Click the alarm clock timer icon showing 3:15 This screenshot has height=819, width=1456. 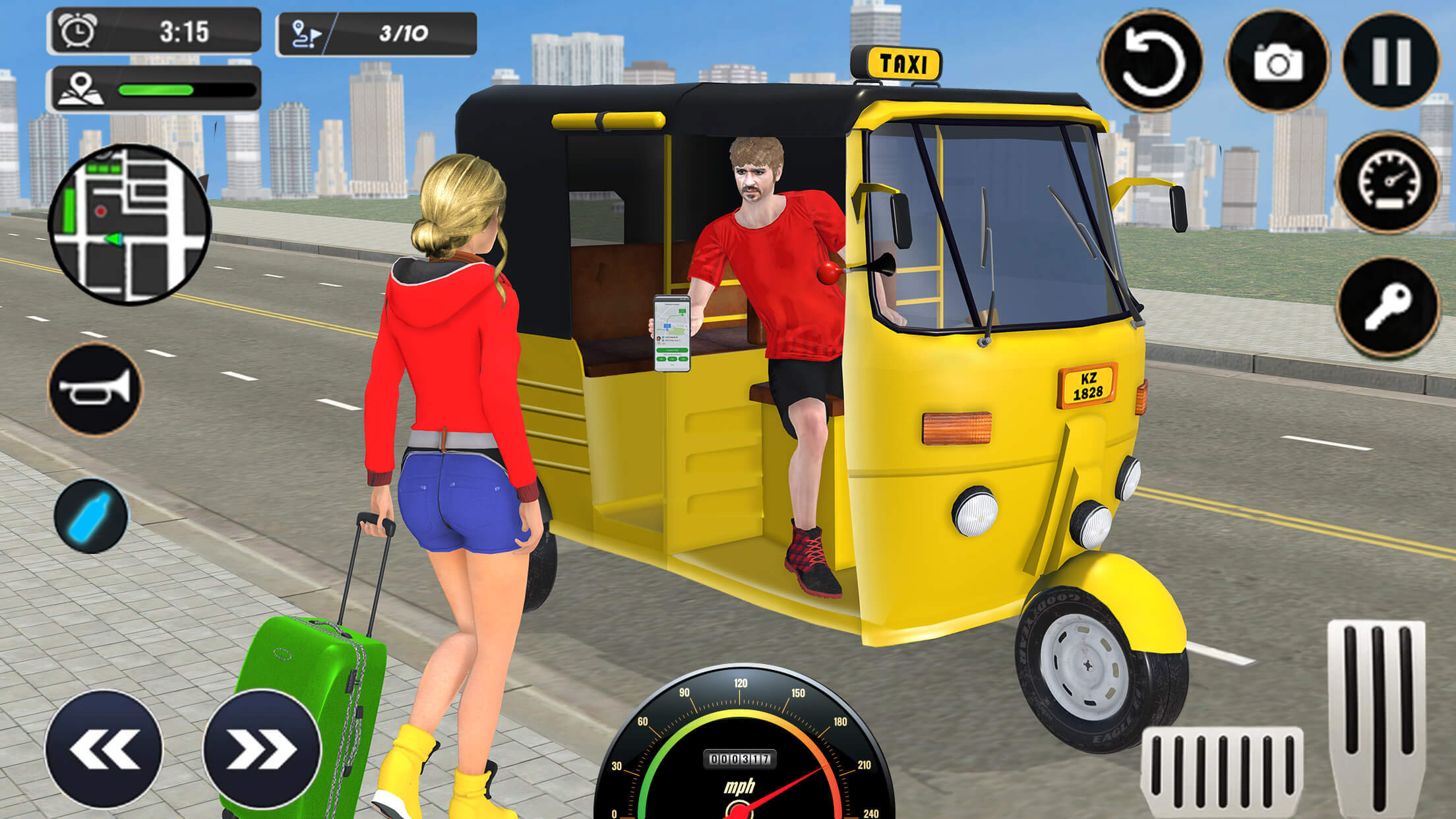click(77, 28)
